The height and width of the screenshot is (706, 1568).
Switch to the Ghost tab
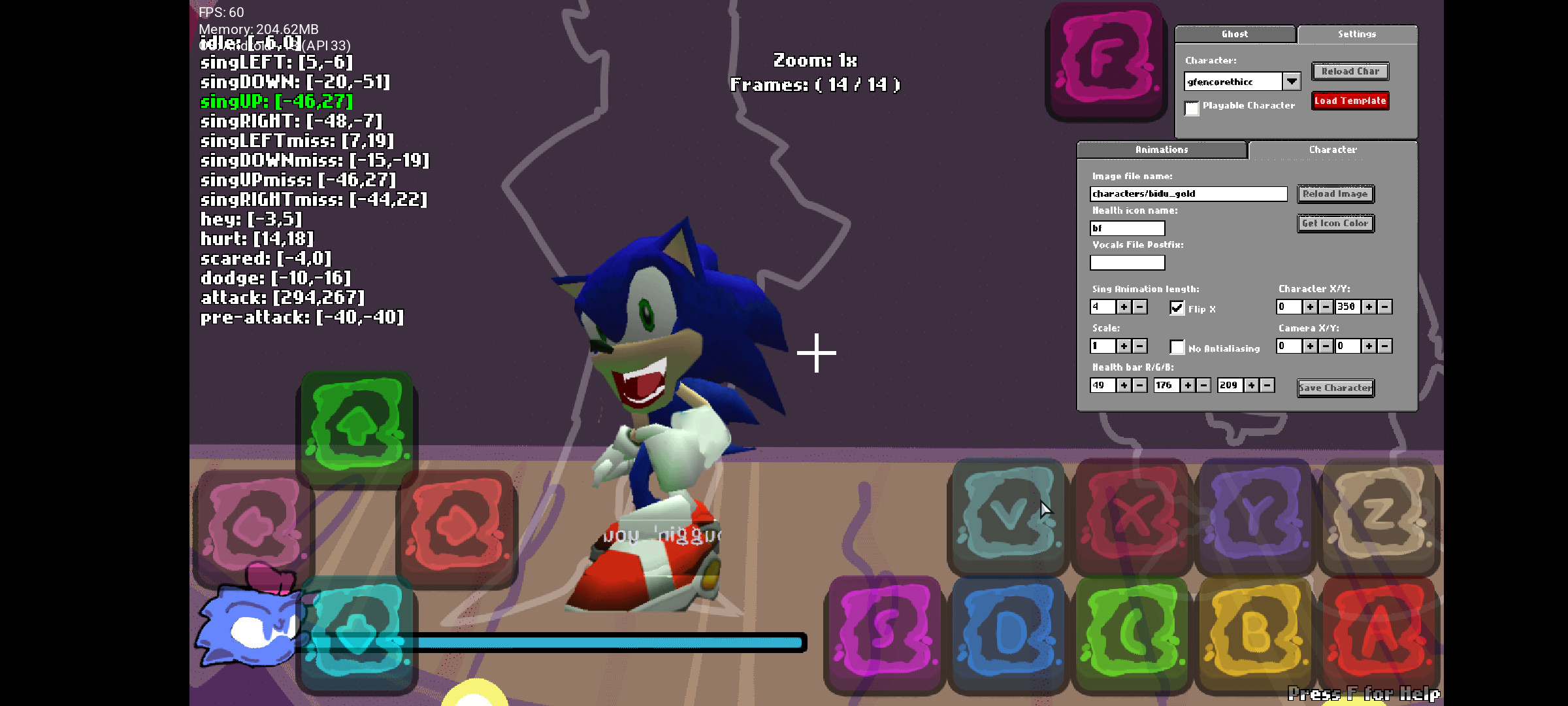tap(1235, 34)
